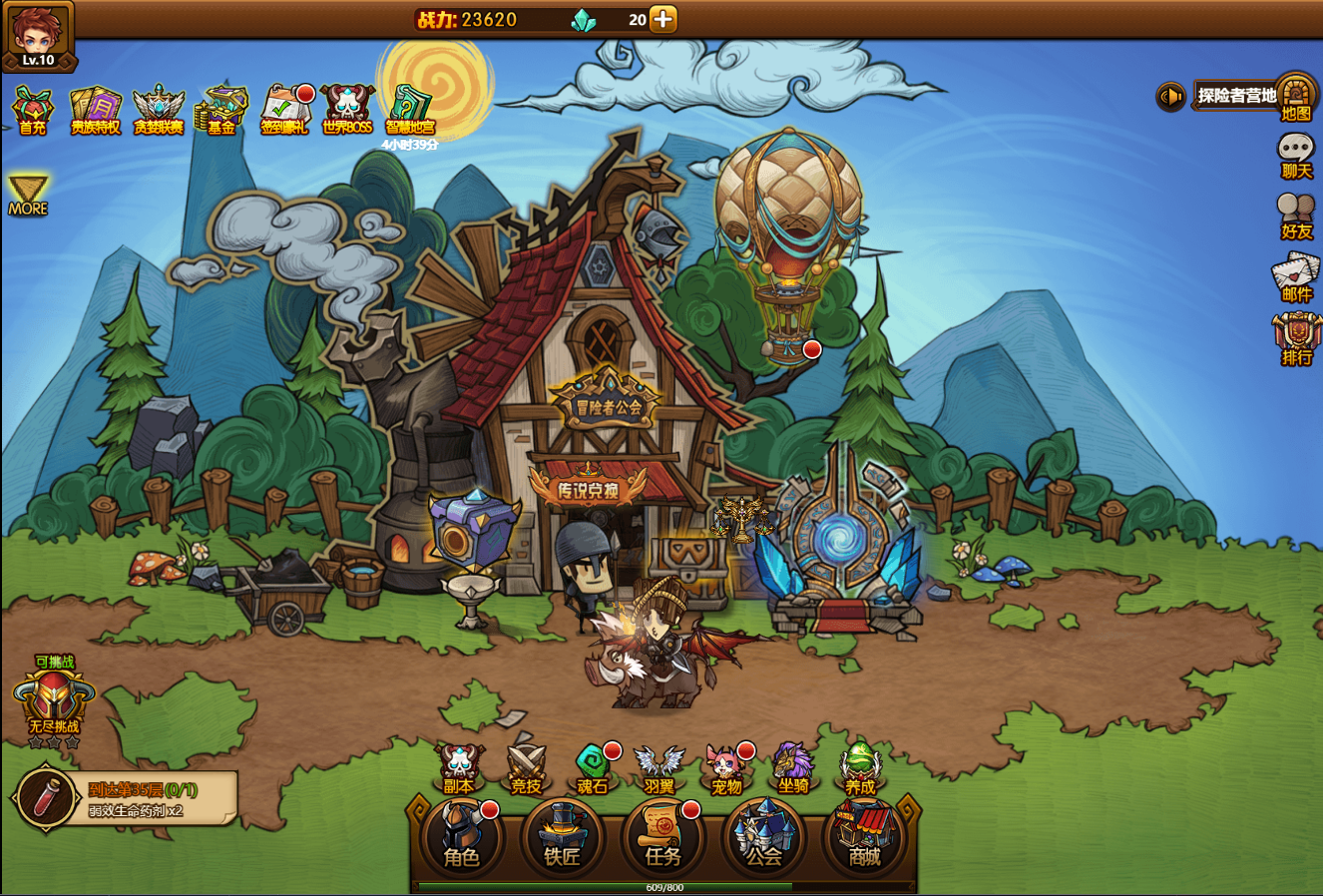Click the plus button to add gems
Screen dimensions: 1323x896
(663, 19)
